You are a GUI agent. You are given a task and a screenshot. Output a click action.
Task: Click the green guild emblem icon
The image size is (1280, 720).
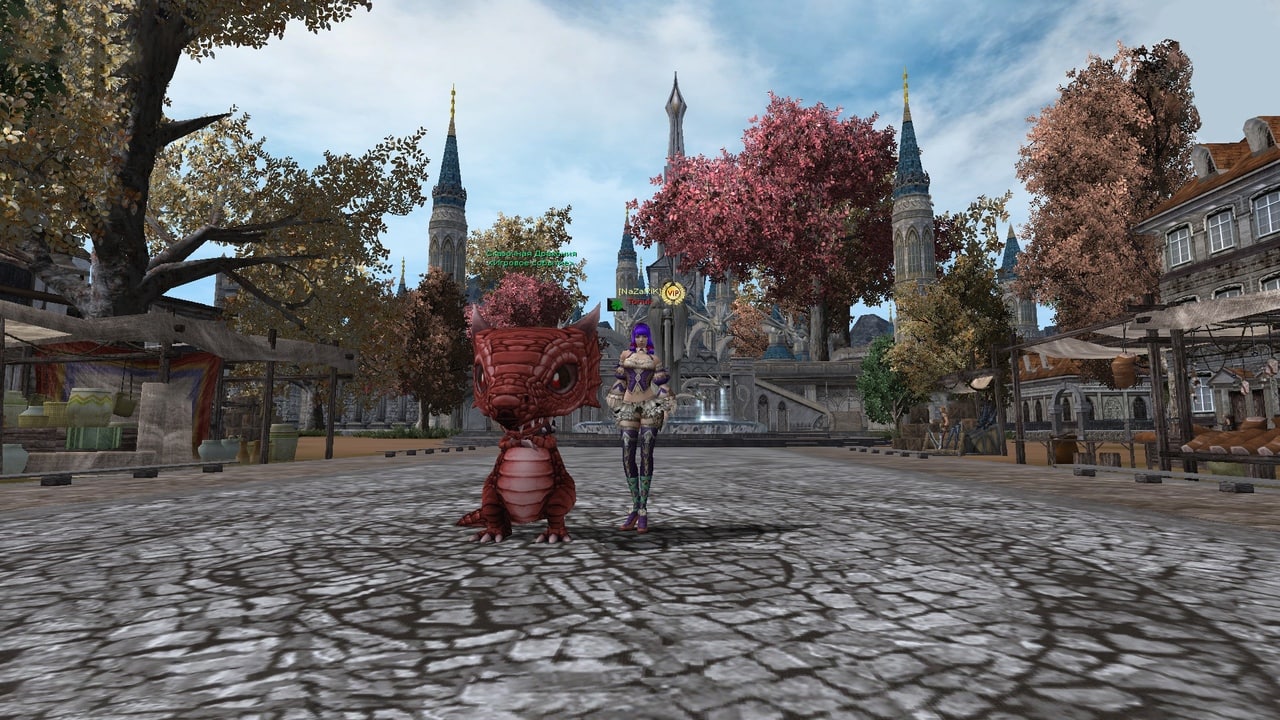(x=615, y=304)
